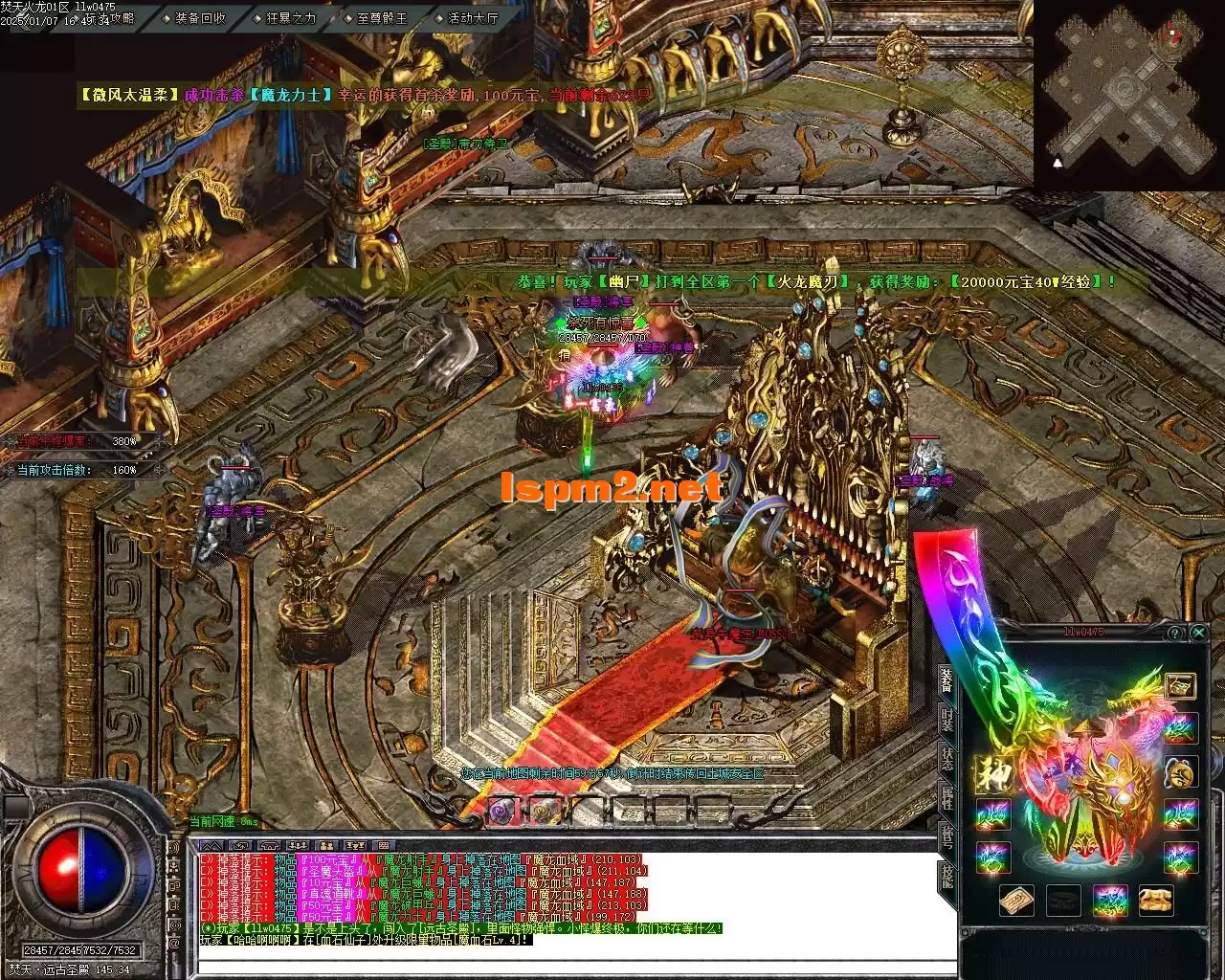Click the treasure bag icon in panel
The height and width of the screenshot is (980, 1225).
coord(1181,685)
